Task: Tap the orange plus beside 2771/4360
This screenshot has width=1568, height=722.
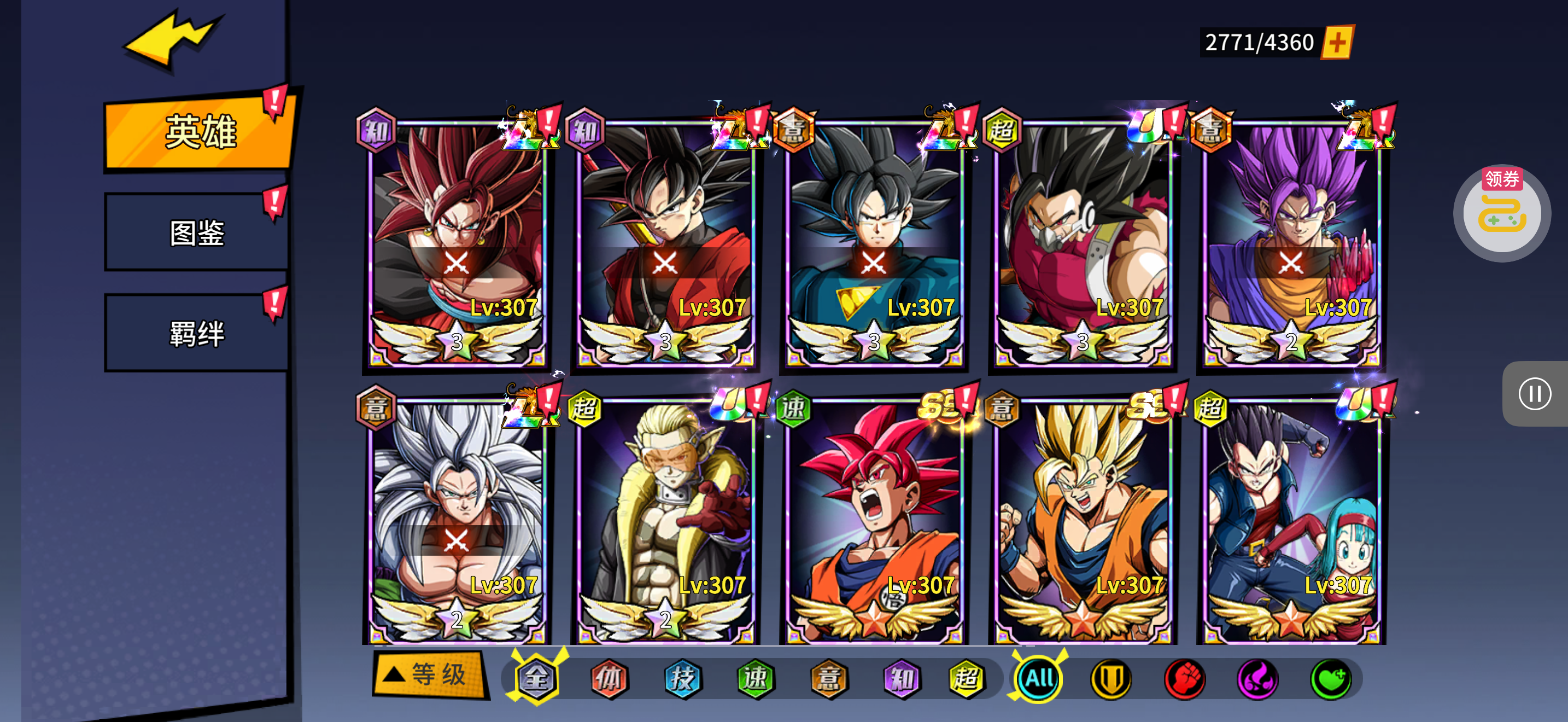Action: [1337, 43]
